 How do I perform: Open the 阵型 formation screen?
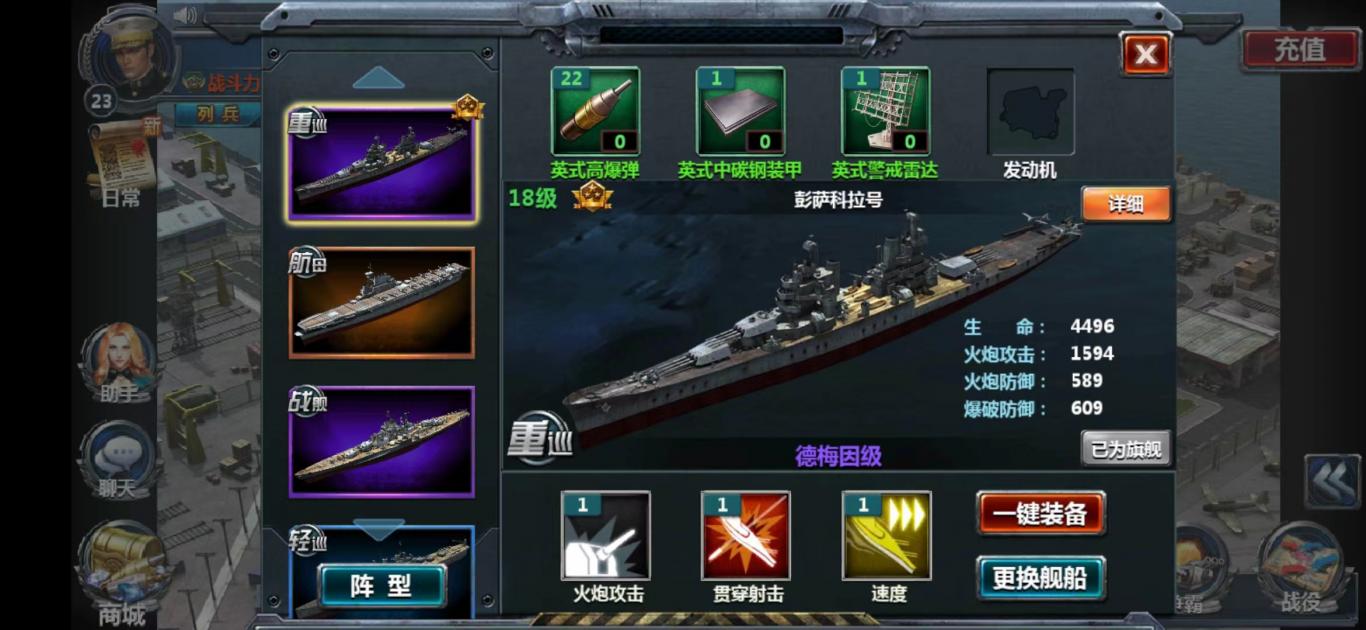click(x=381, y=586)
